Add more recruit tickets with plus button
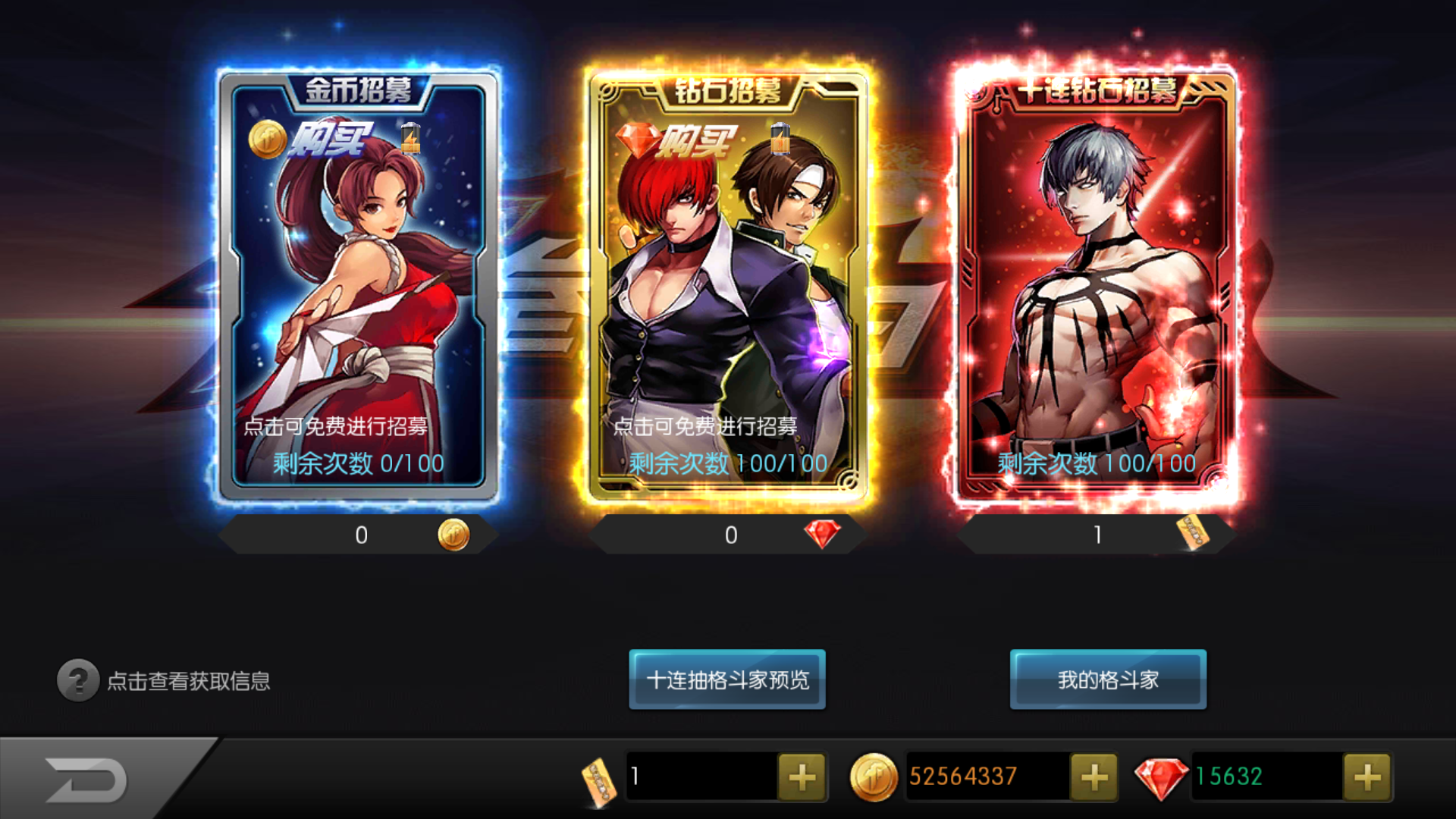 (x=802, y=777)
